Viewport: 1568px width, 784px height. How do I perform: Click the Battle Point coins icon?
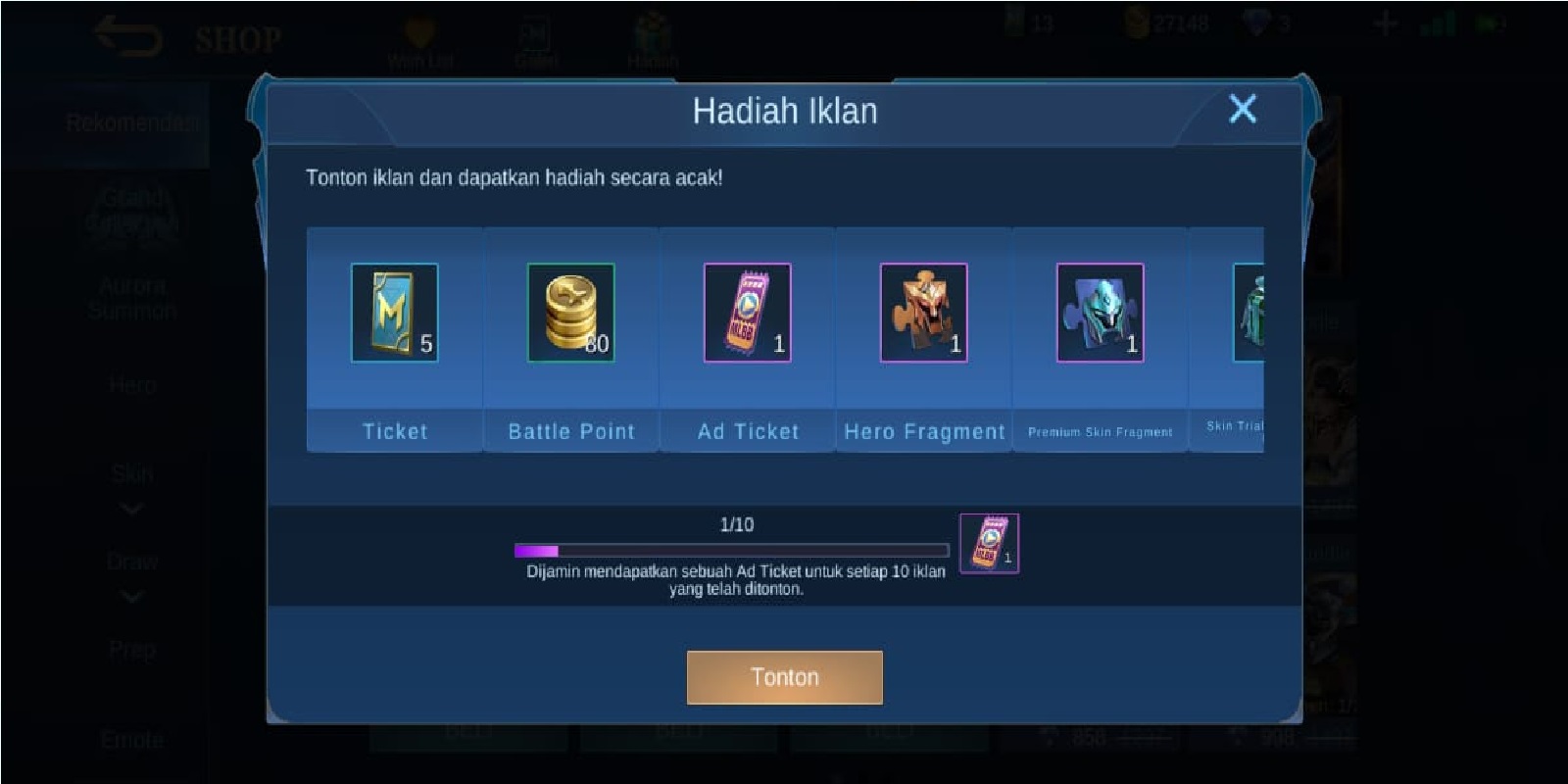(570, 312)
